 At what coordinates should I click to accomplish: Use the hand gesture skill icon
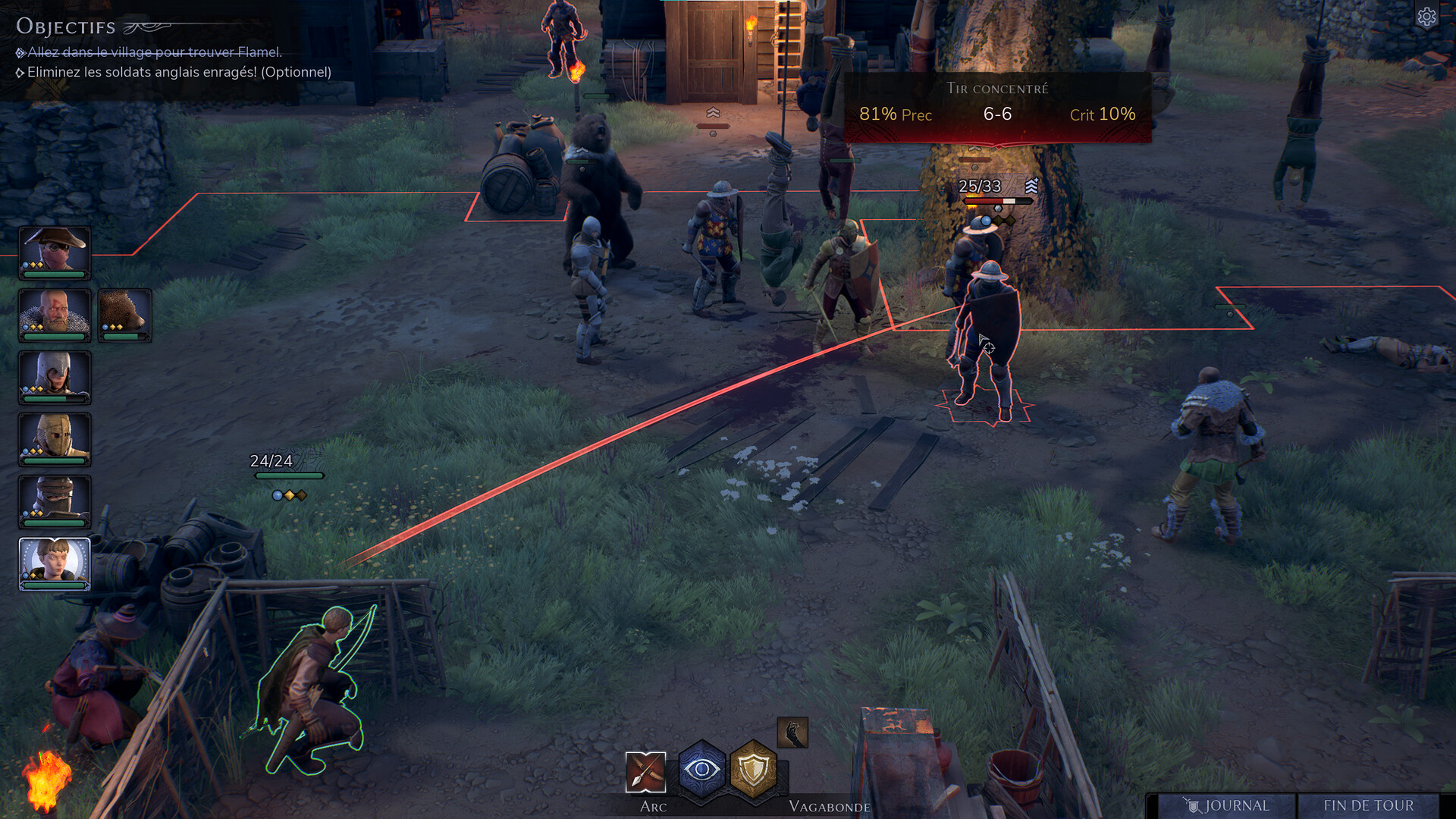click(x=792, y=733)
